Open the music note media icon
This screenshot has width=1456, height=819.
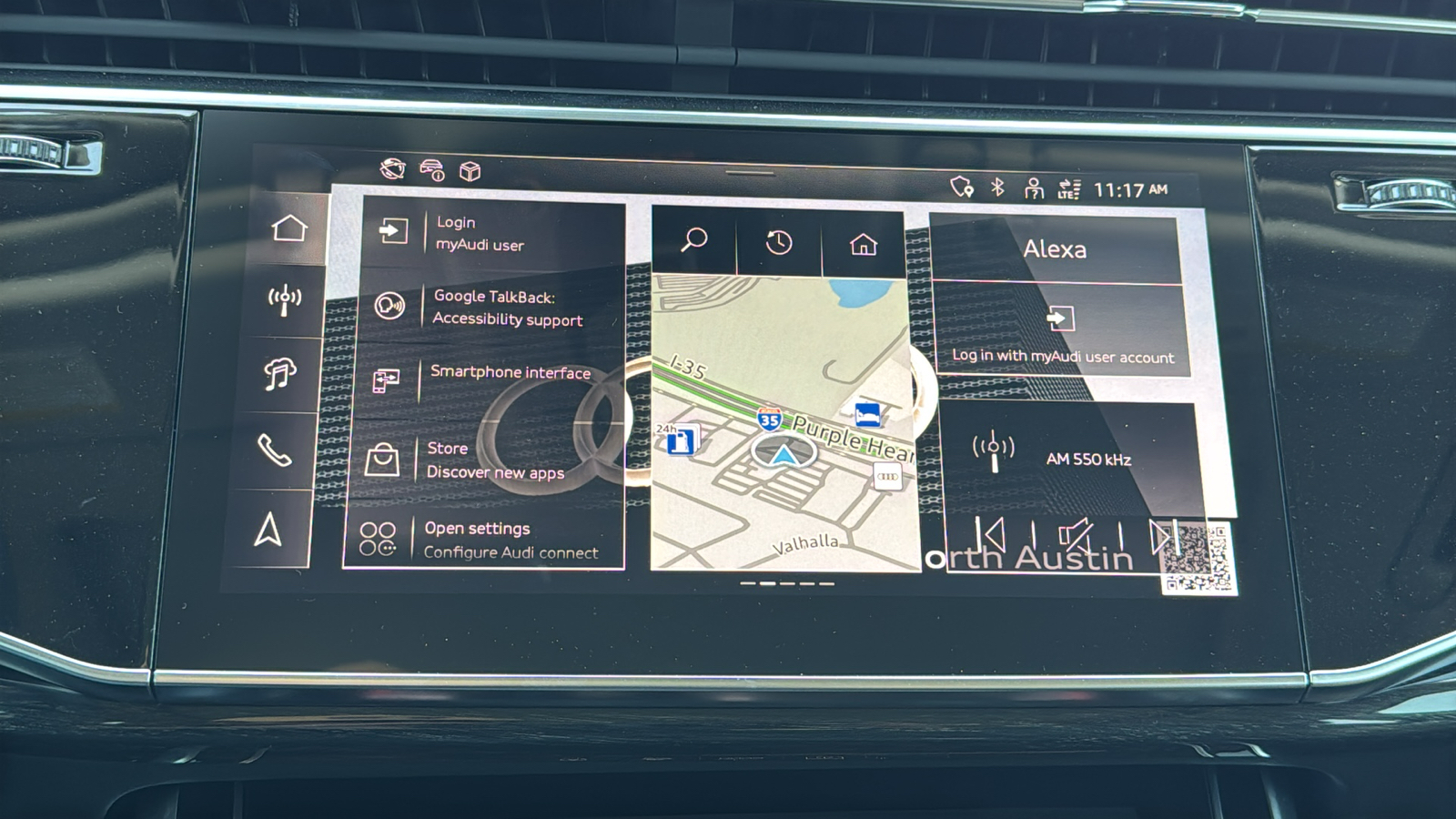(280, 373)
